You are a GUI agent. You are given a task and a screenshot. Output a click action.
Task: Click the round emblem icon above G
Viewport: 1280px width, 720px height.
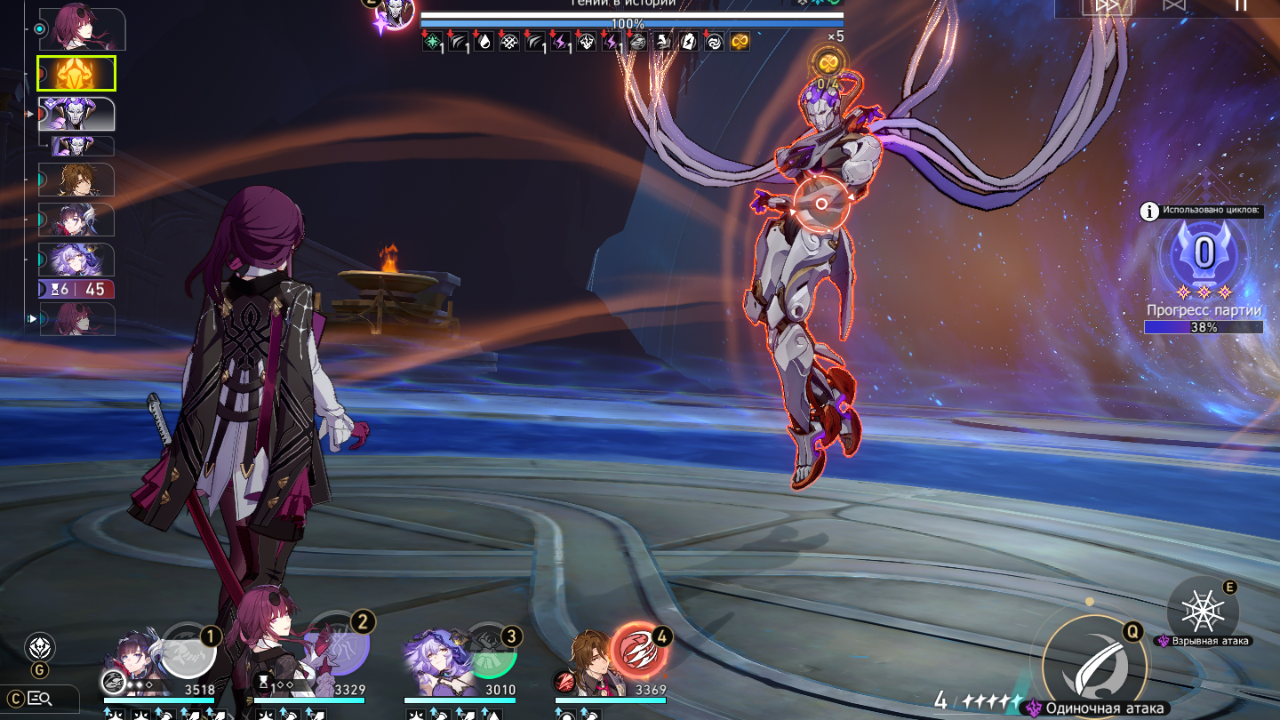pos(40,646)
